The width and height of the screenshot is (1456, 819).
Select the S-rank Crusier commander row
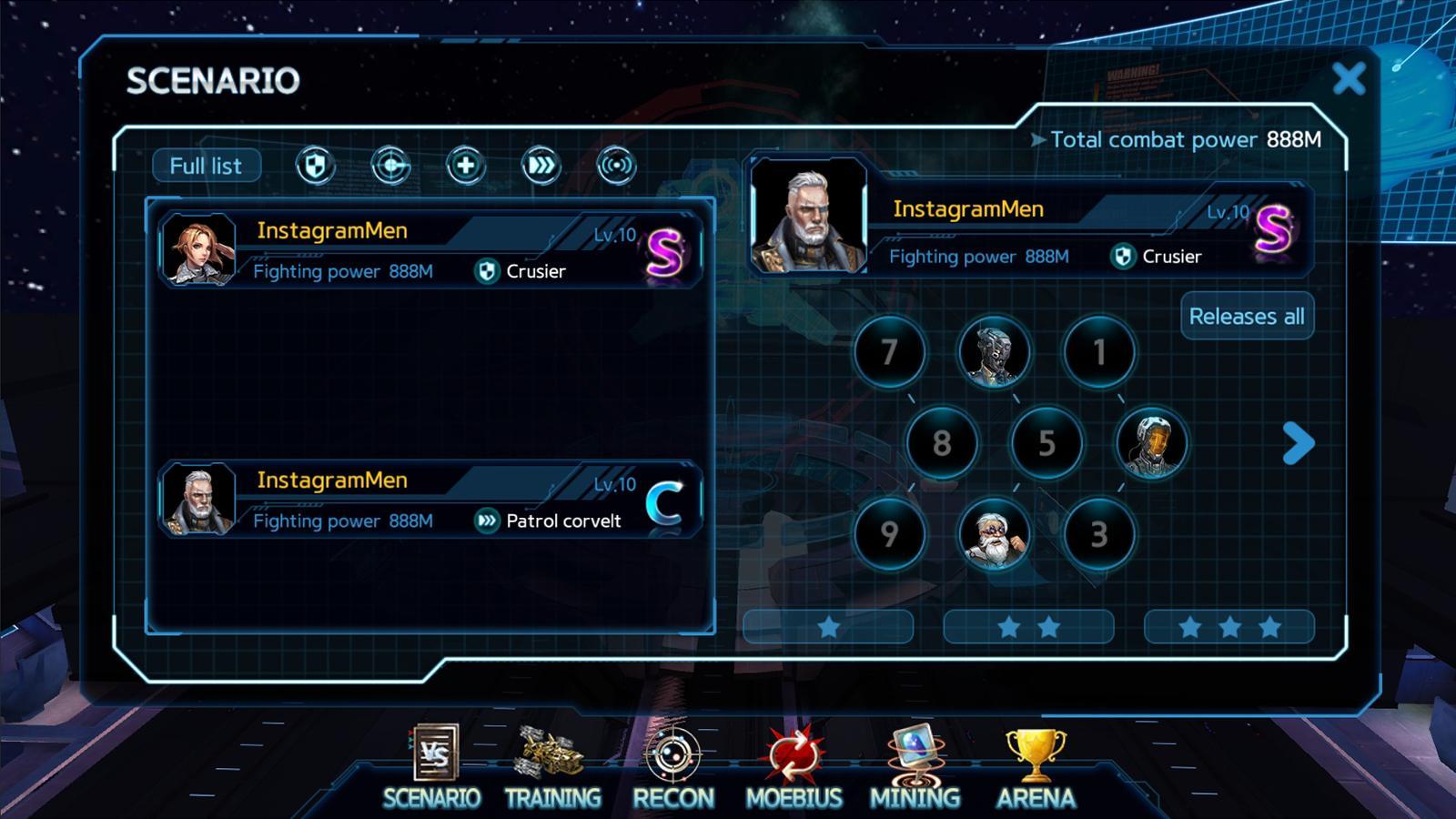coord(430,250)
